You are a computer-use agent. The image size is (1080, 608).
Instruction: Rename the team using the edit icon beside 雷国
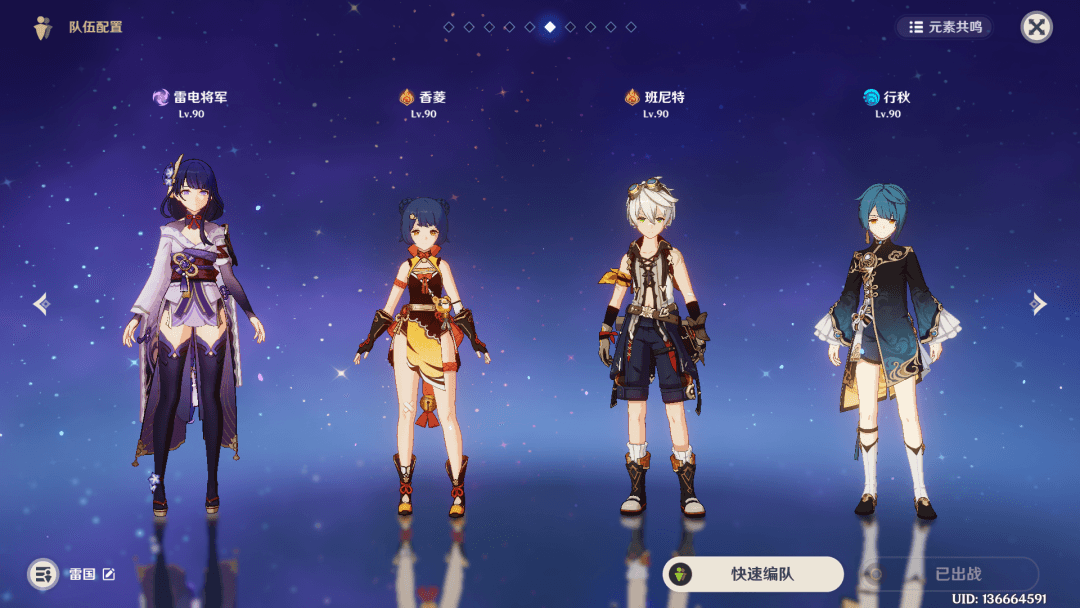109,574
